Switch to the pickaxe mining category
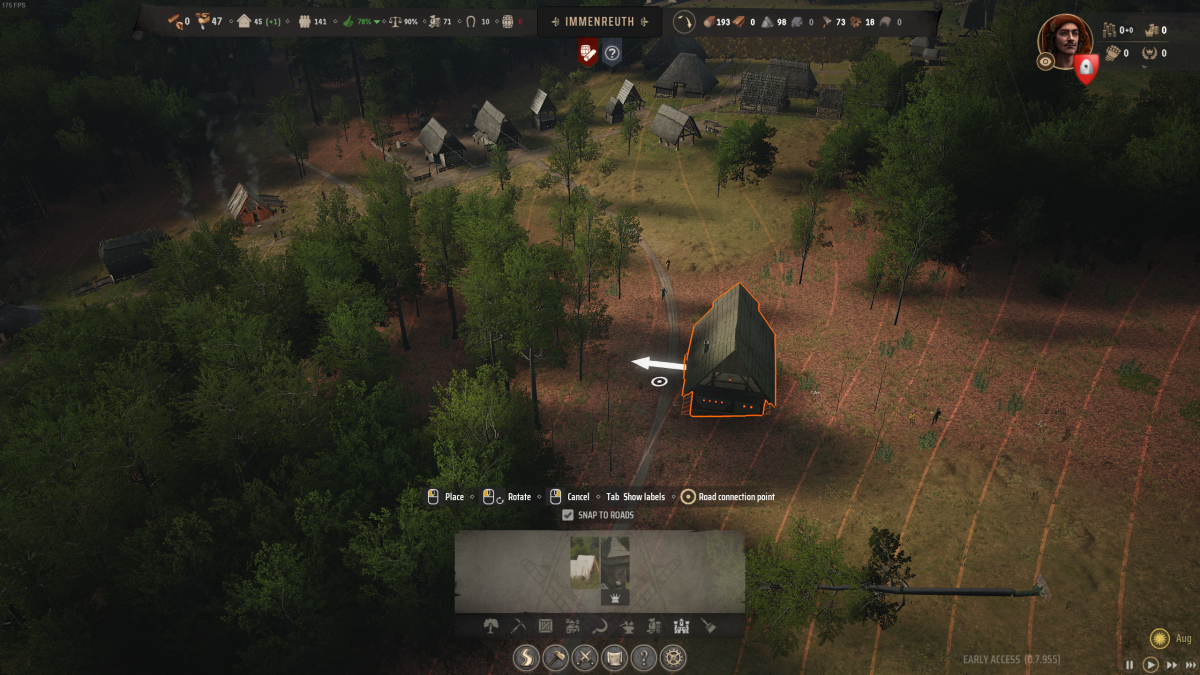Viewport: 1200px width, 675px height. pyautogui.click(x=518, y=626)
